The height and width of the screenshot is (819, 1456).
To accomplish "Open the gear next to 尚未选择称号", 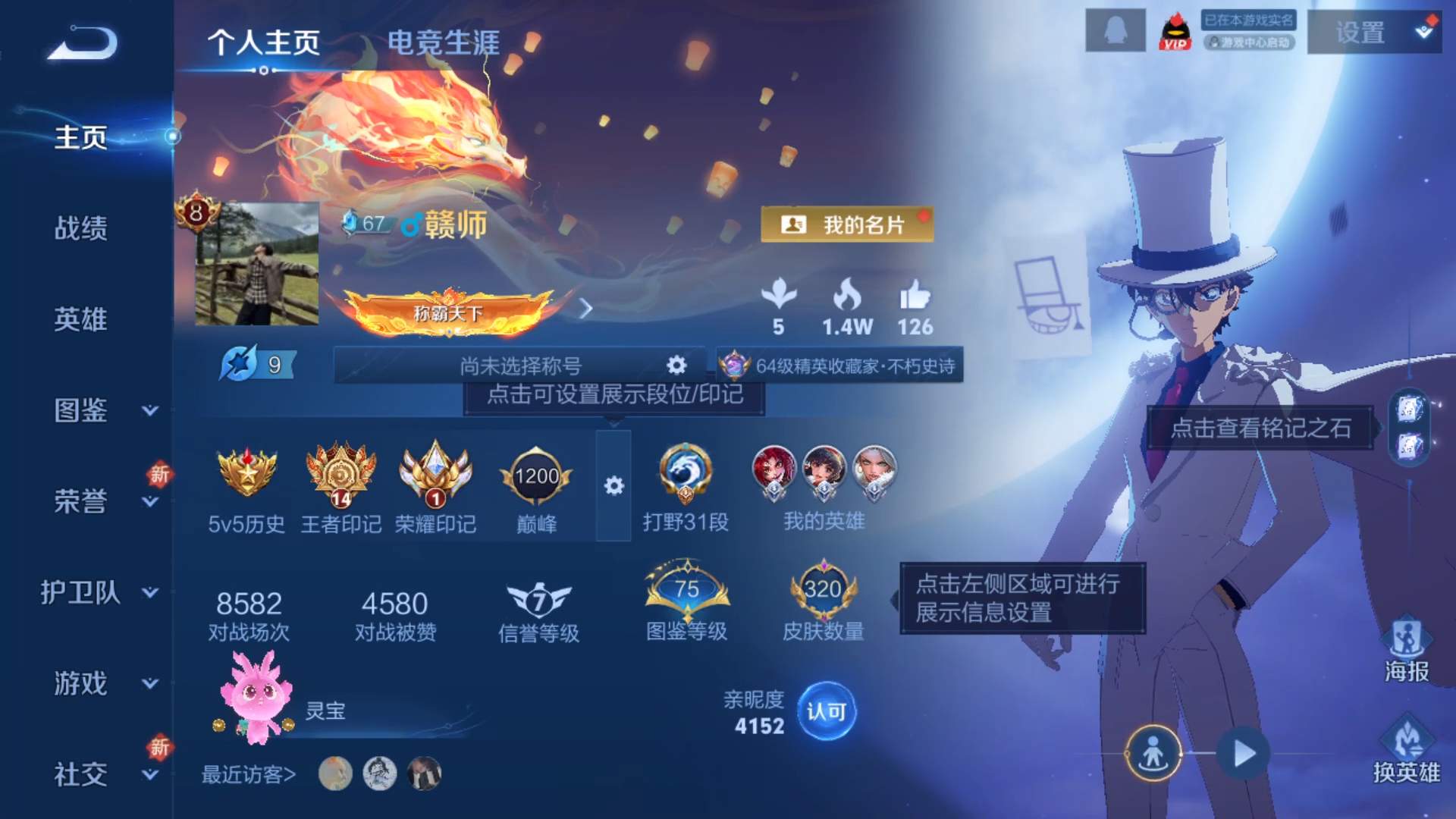I will coord(675,365).
